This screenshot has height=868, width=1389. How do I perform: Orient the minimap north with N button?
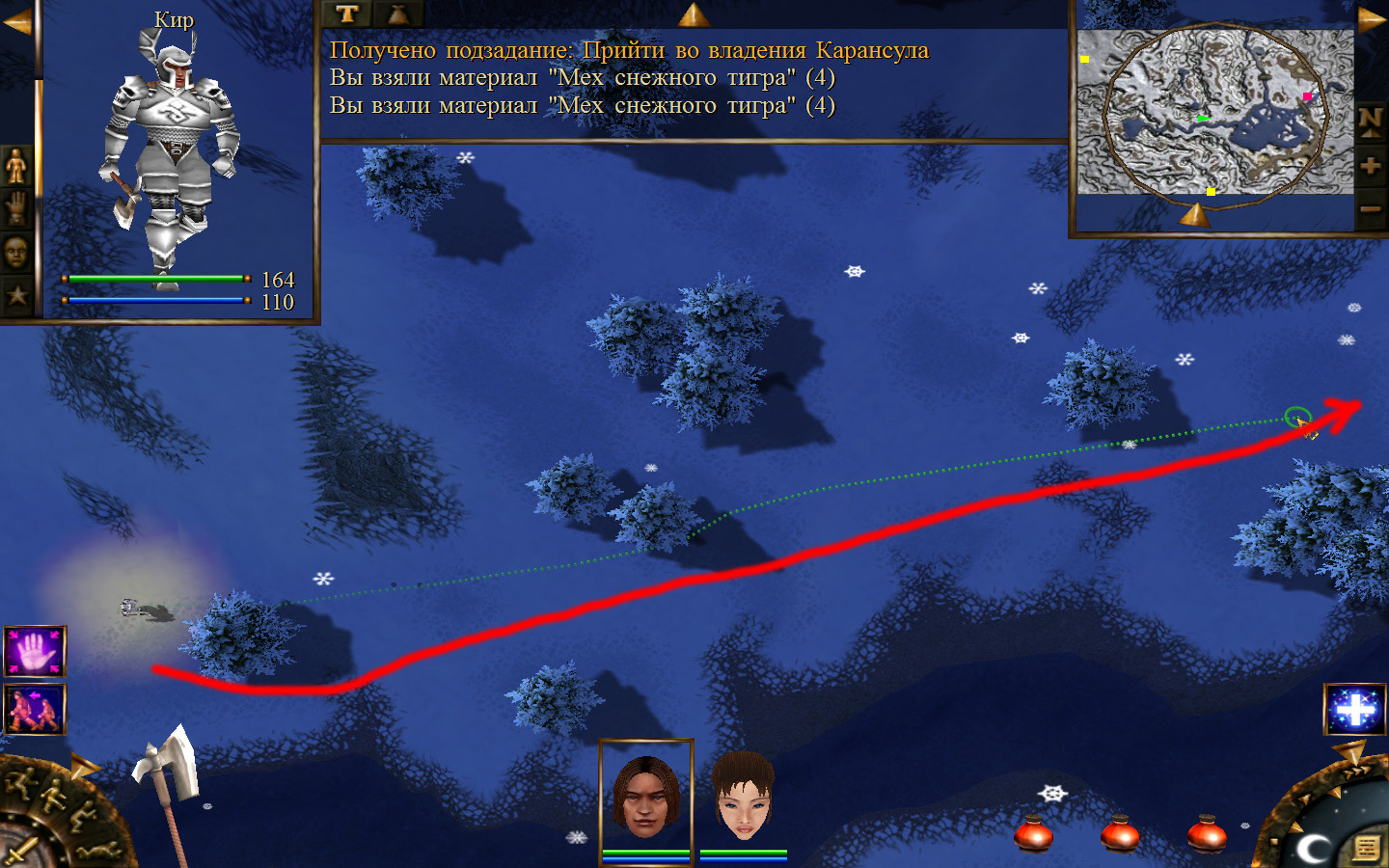[x=1371, y=122]
